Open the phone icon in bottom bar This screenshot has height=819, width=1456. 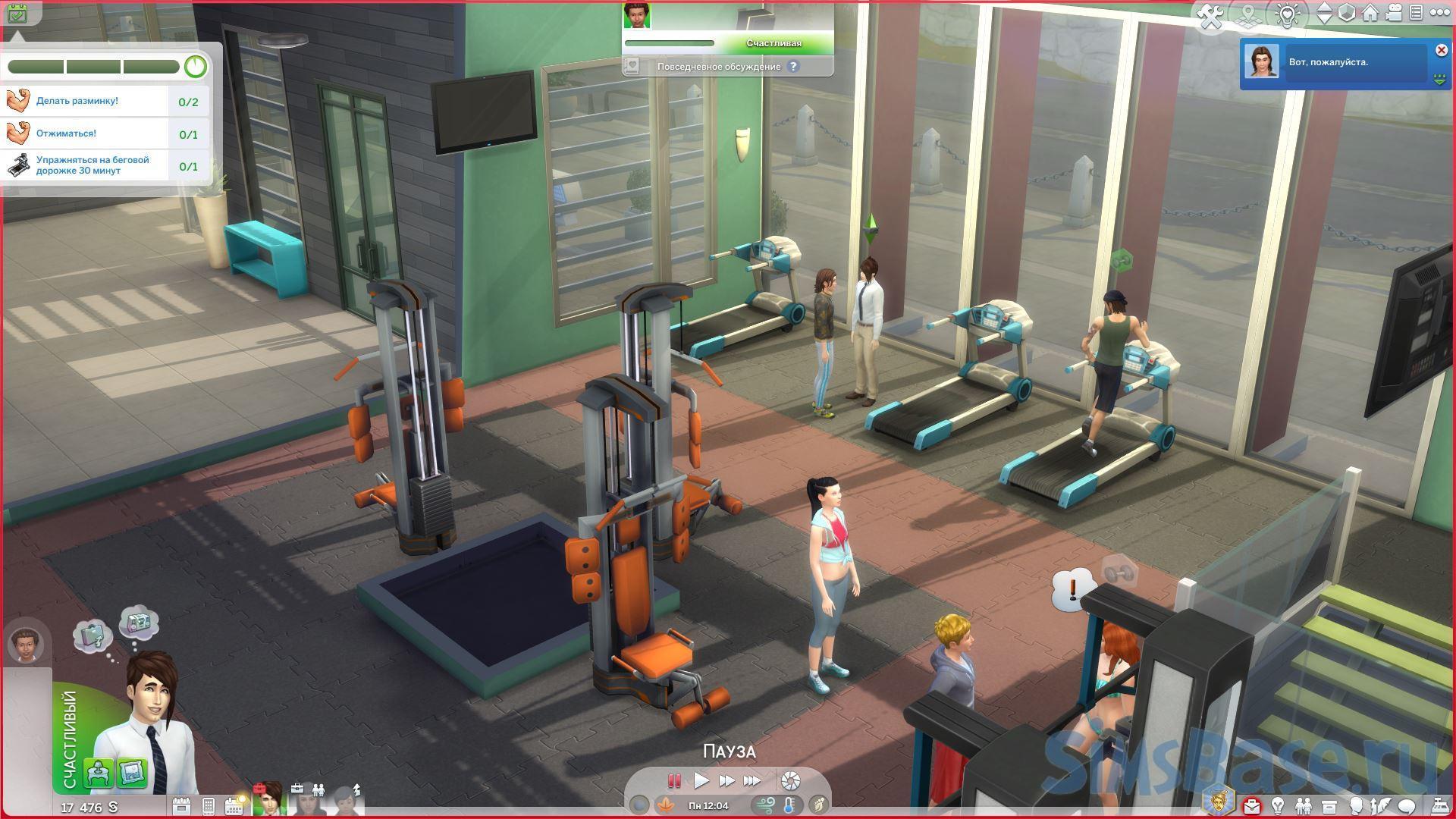[x=209, y=806]
